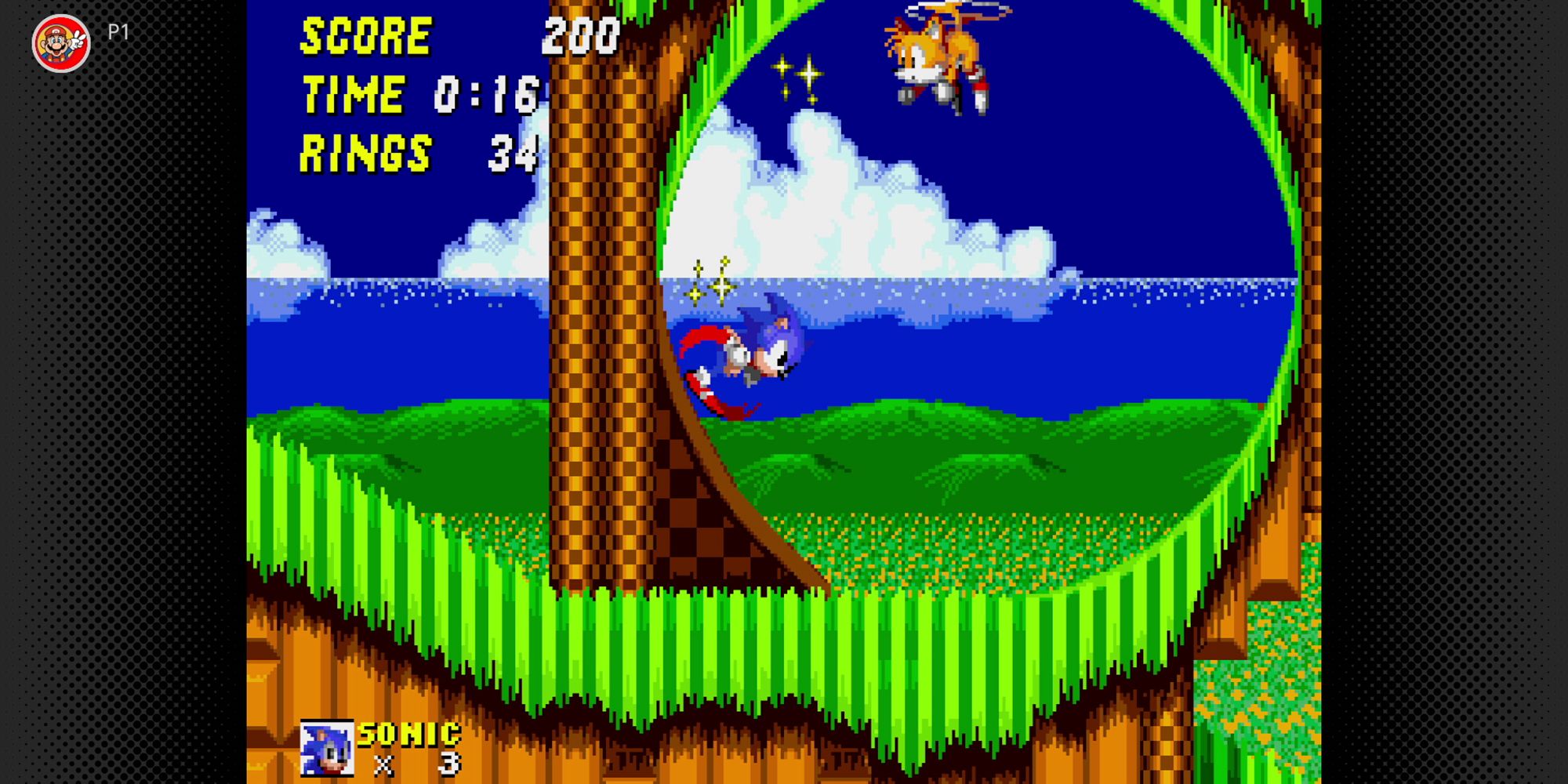1568x784 pixels.
Task: Click the 200 score value
Action: point(580,35)
